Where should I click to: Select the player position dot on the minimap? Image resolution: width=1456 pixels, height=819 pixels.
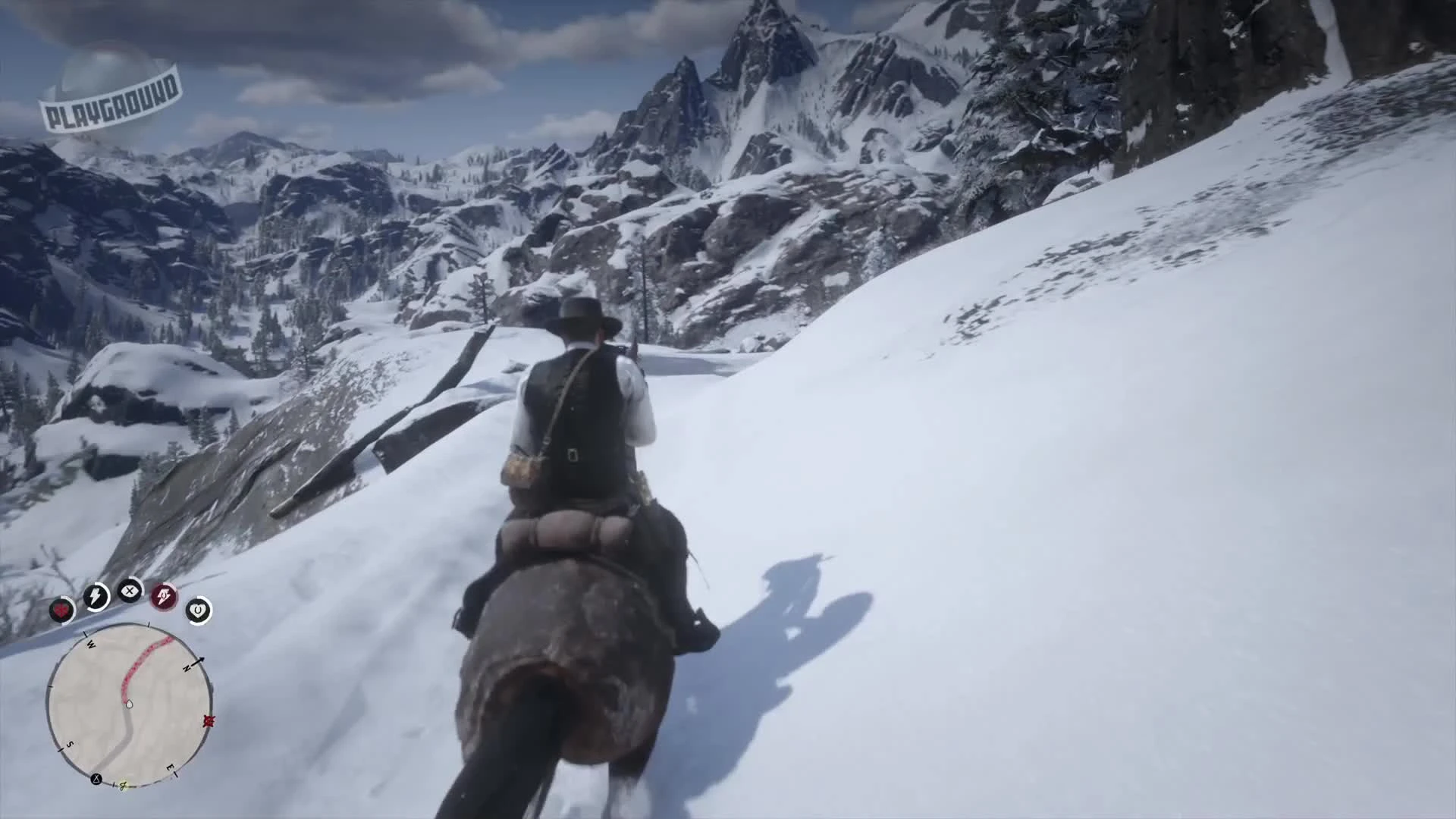pos(129,703)
